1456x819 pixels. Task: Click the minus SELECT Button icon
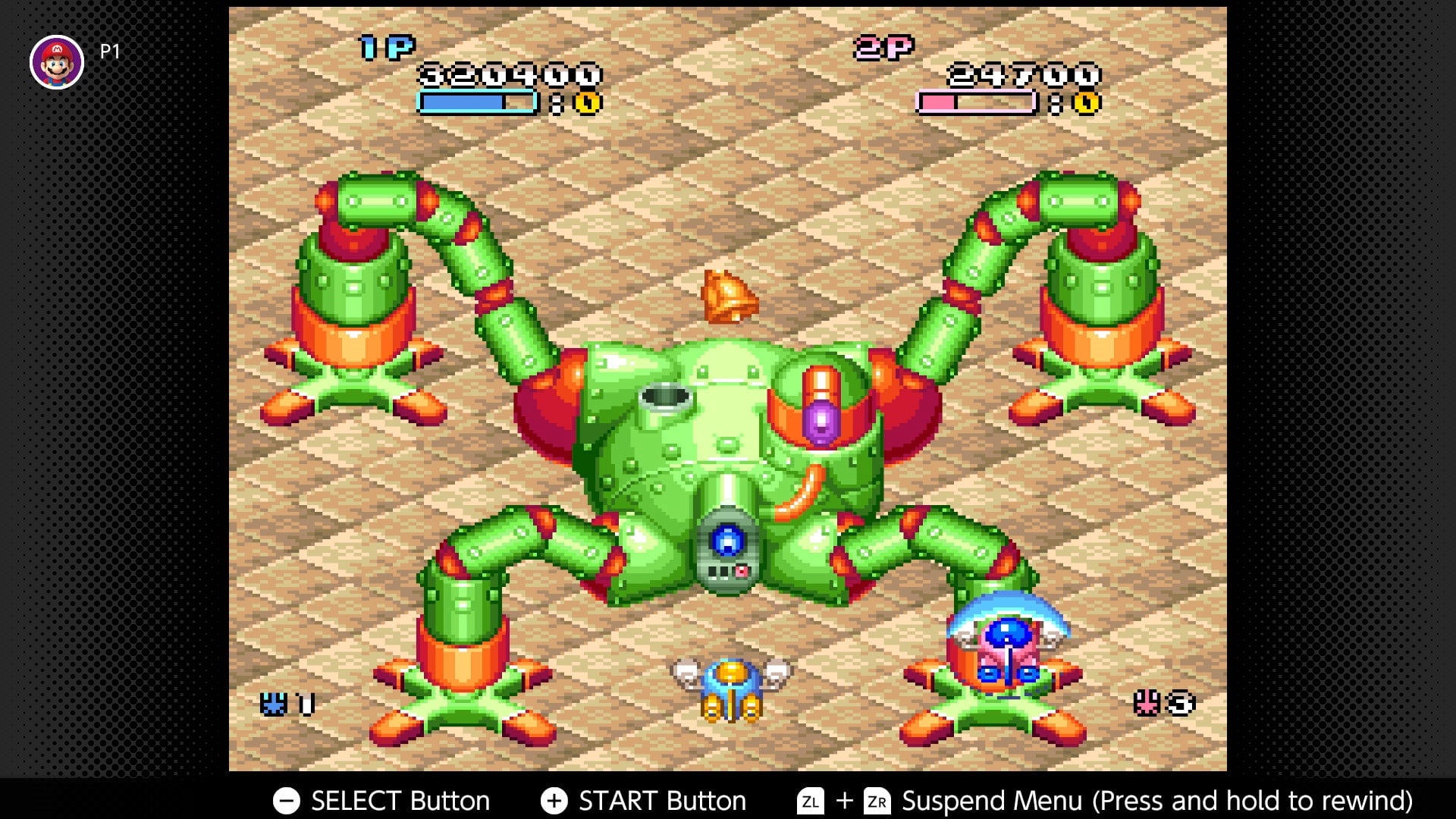coord(287,800)
